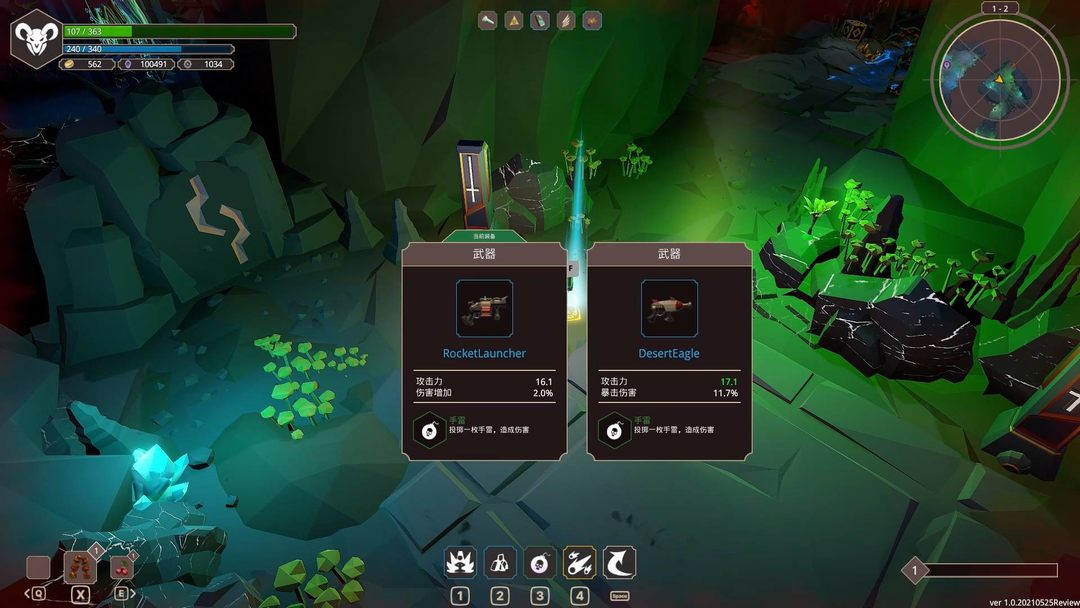Click the RocketLauncher grenade skill icon
The height and width of the screenshot is (608, 1080).
(430, 431)
